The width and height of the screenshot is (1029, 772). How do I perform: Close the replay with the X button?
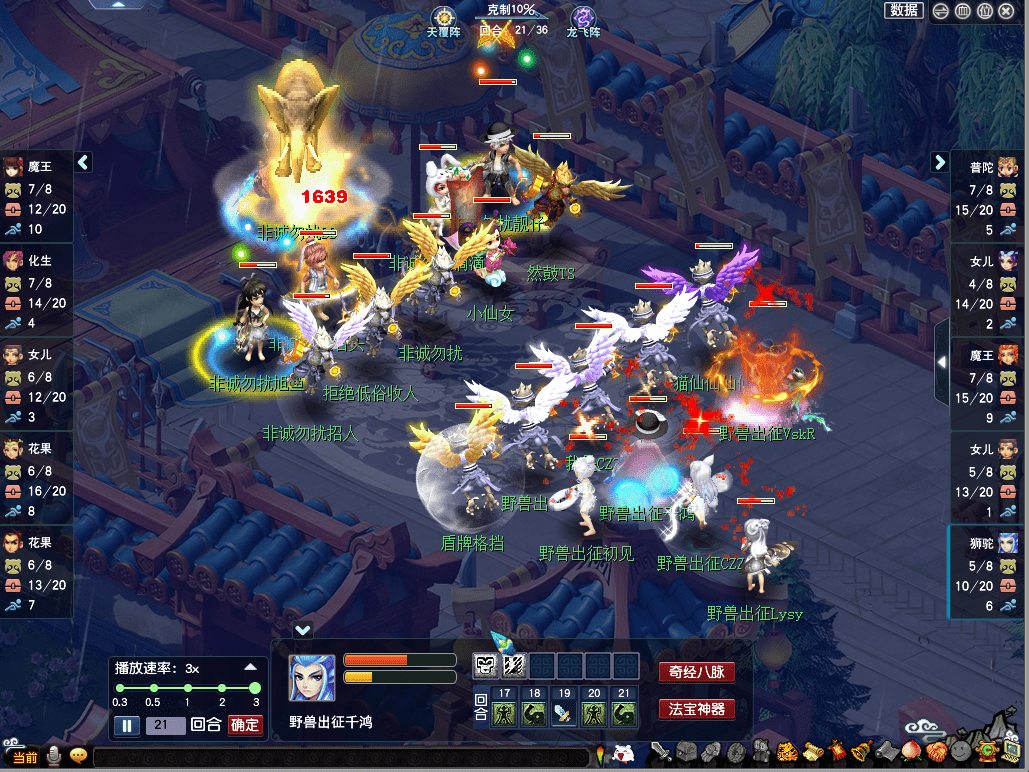pos(1005,11)
